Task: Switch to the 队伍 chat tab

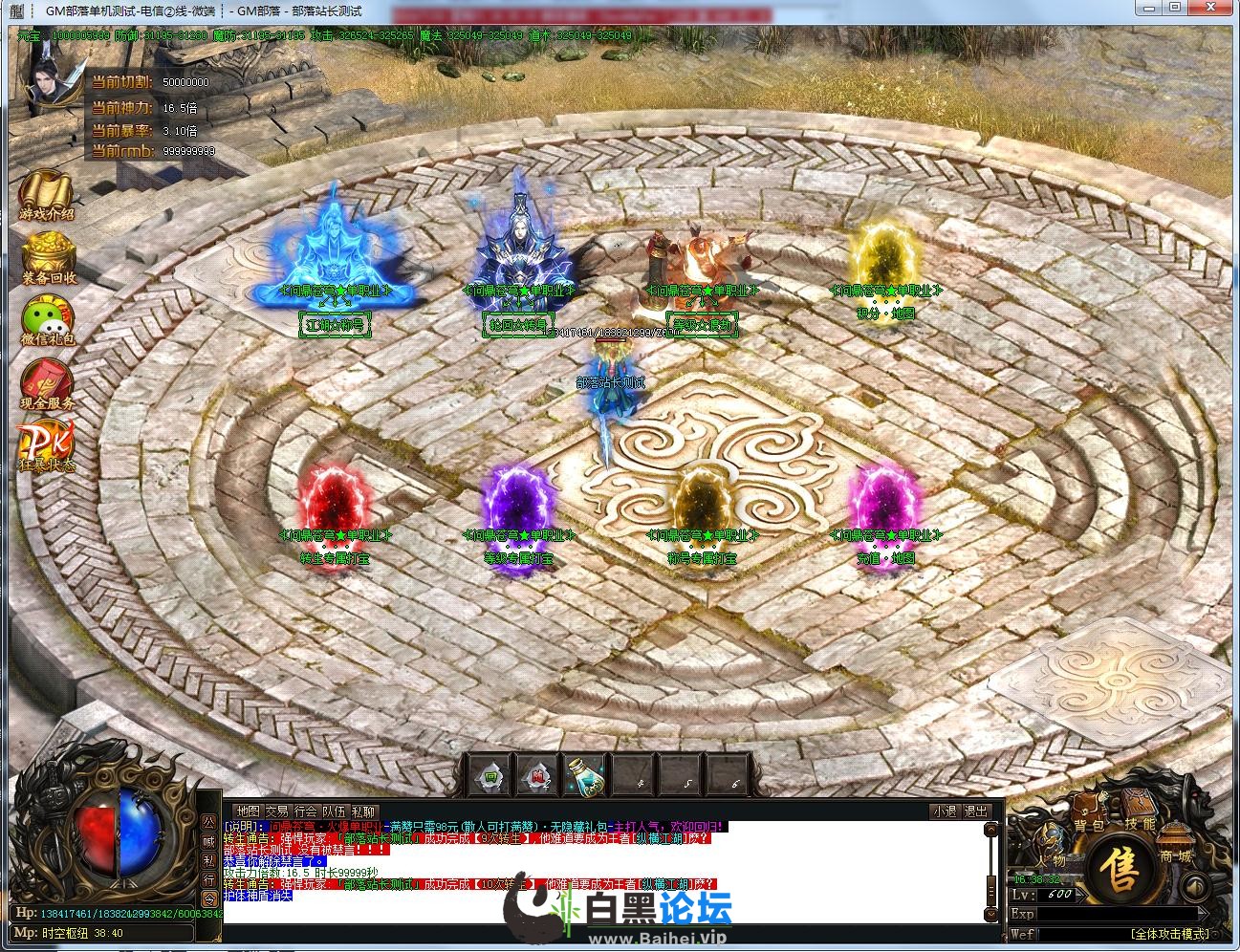Action: [334, 811]
